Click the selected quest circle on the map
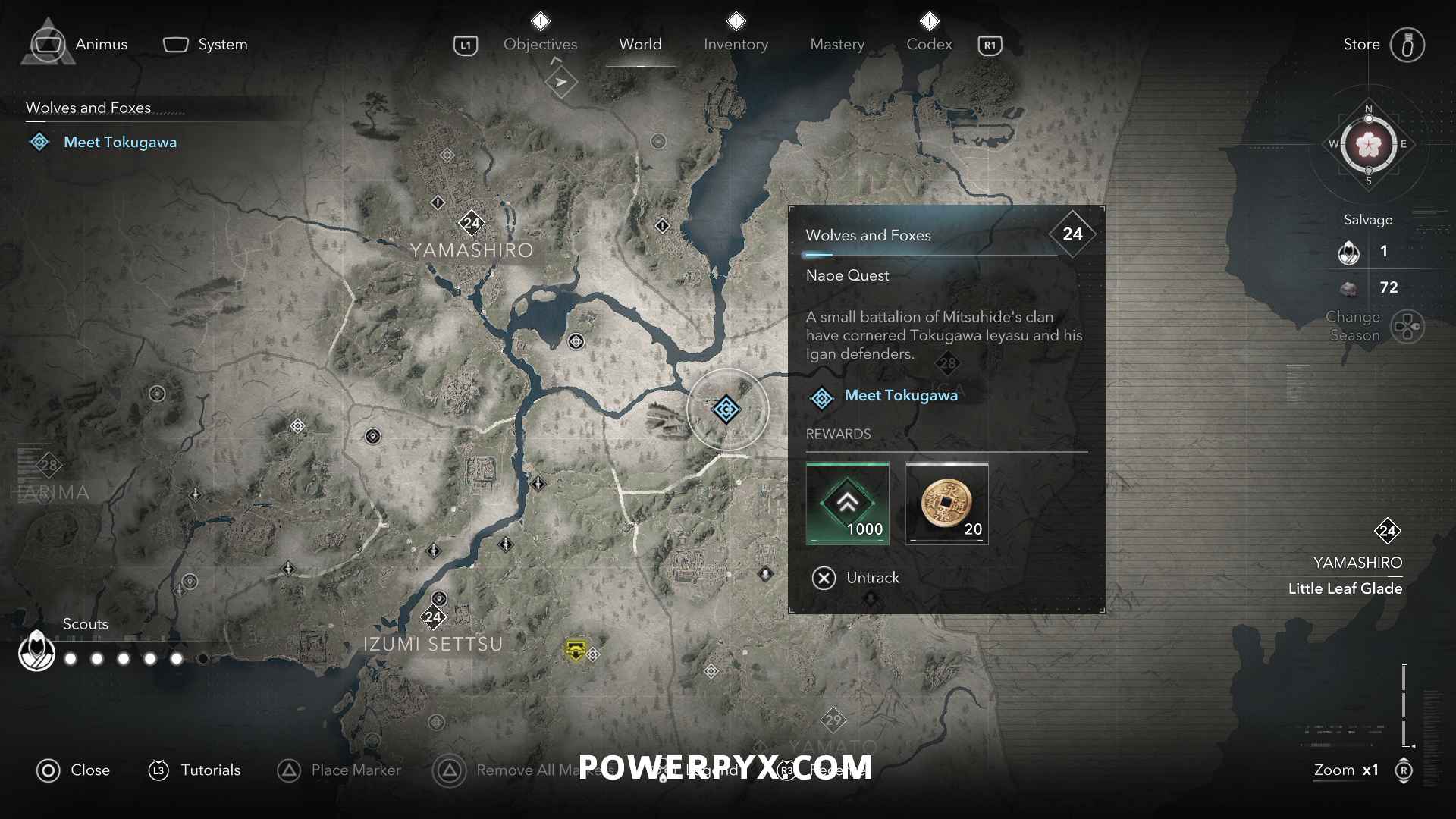 (727, 409)
